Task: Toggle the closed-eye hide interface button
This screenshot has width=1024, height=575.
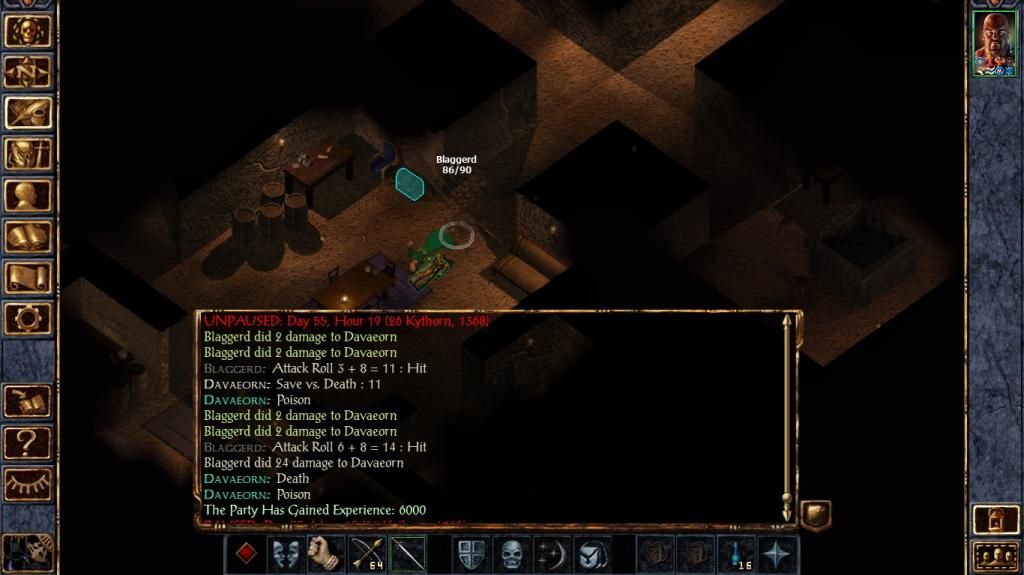Action: (28, 482)
